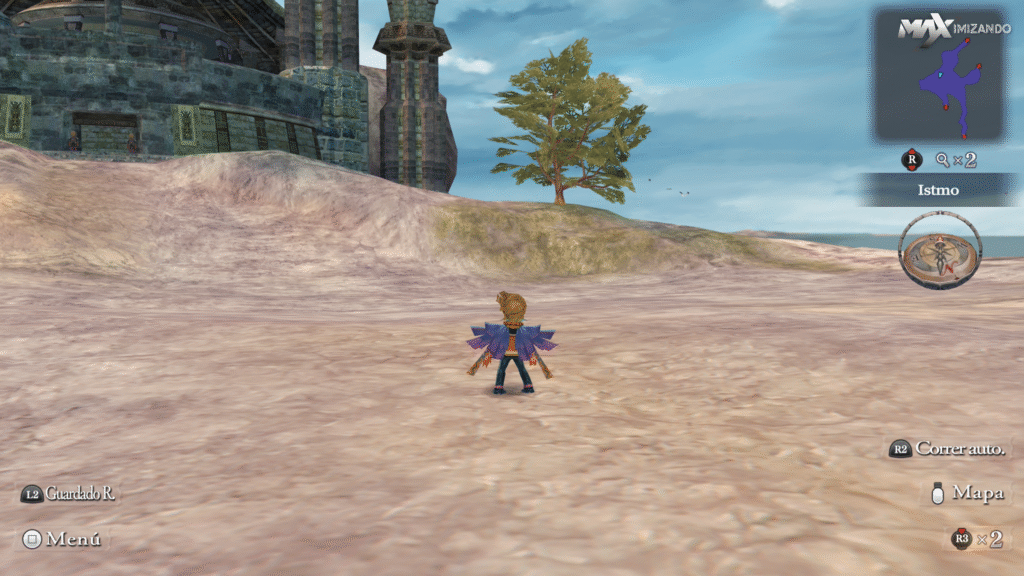Screen dimensions: 1024x576
Task: Open the Mapa button
Action: click(x=966, y=493)
